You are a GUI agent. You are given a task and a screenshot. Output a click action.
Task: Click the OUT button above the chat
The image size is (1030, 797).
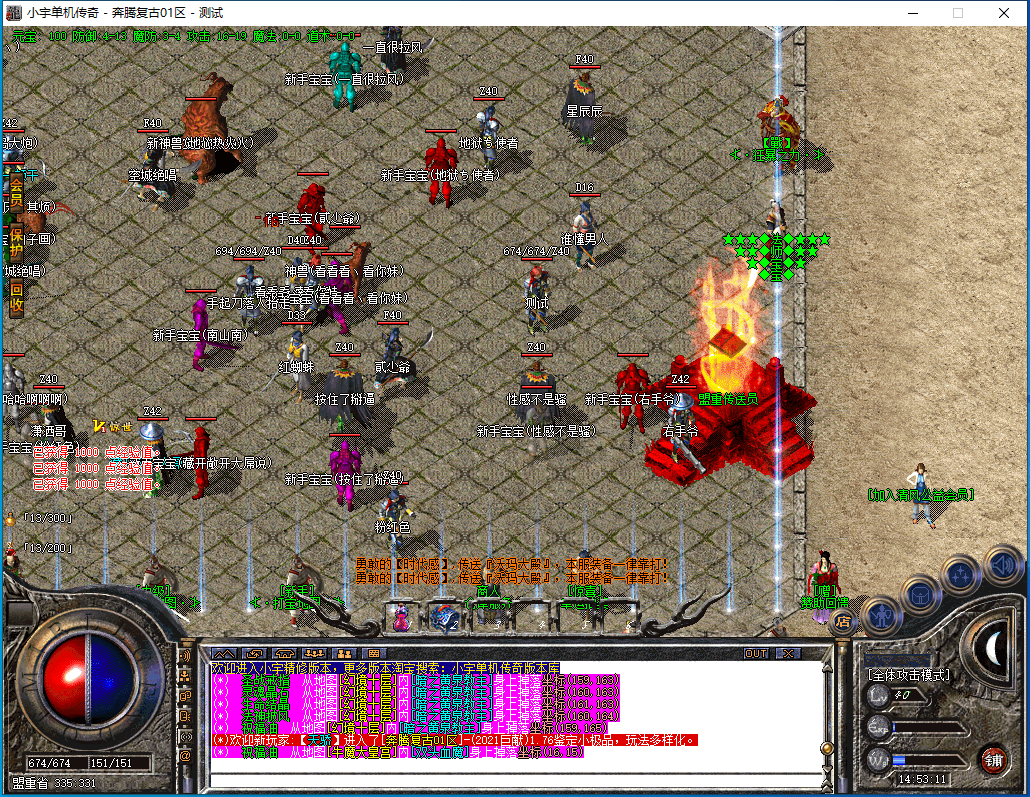[x=757, y=653]
